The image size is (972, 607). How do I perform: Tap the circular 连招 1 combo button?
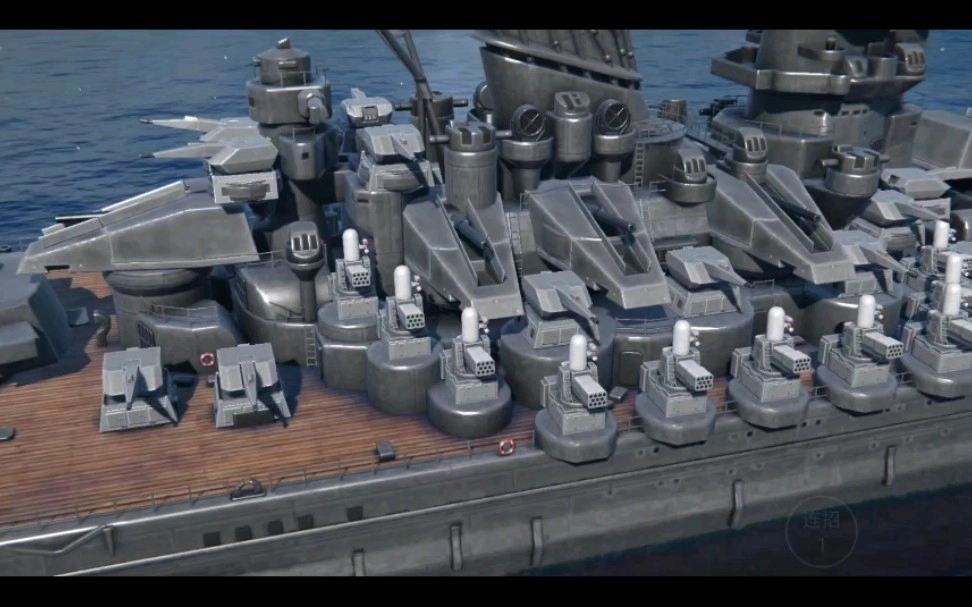[821, 532]
